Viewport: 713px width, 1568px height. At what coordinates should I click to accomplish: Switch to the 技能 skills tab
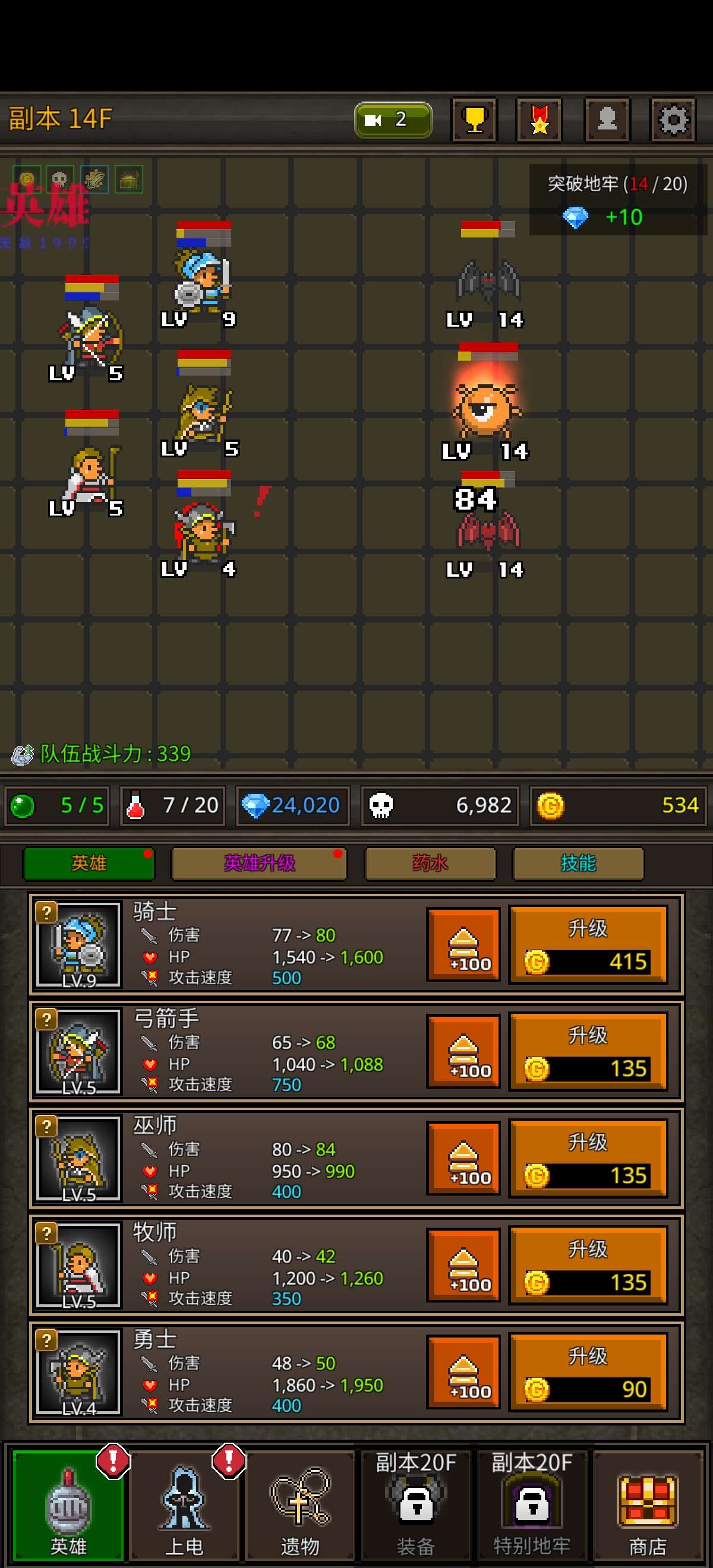click(579, 863)
